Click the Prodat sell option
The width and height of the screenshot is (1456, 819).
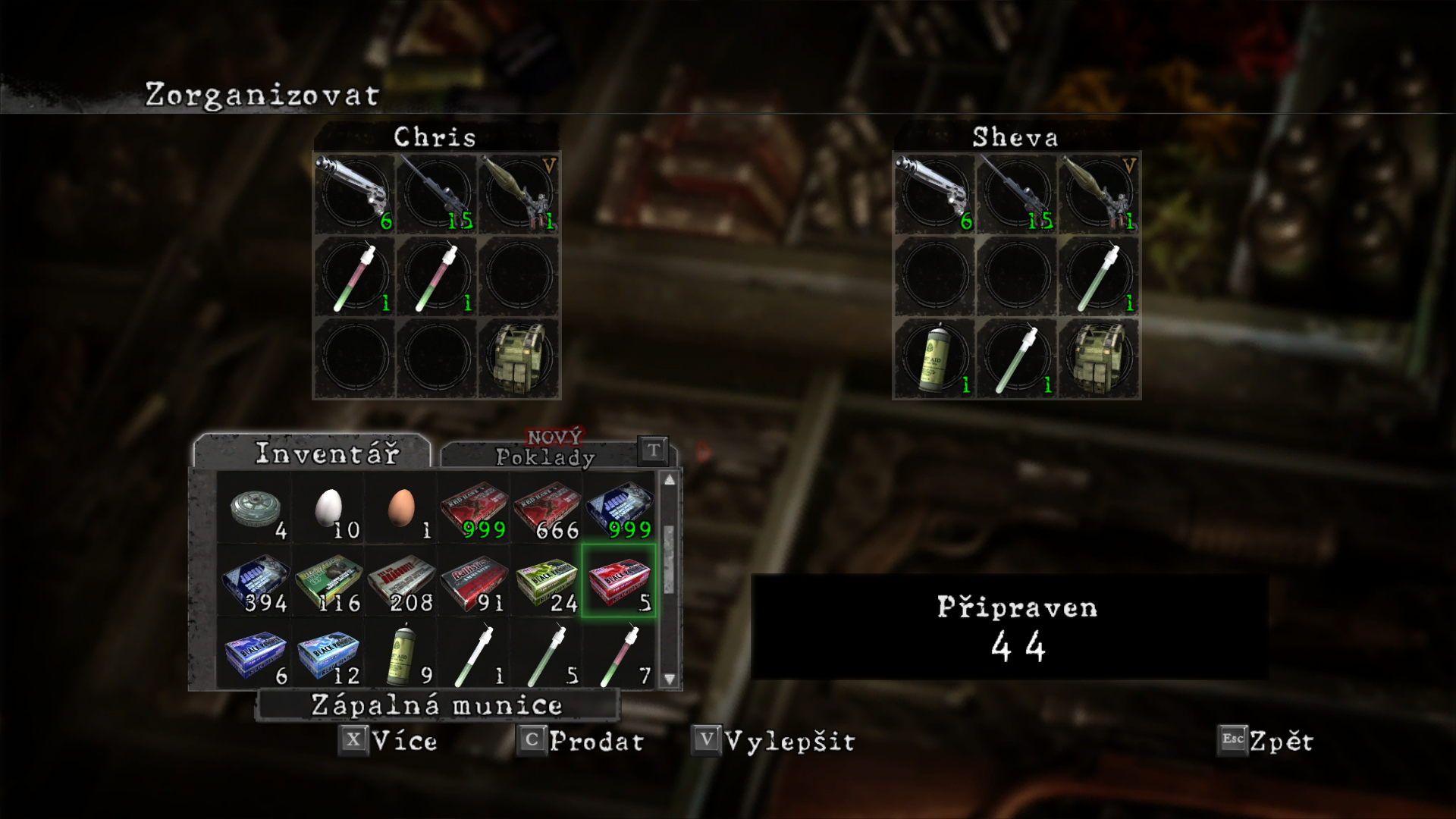pyautogui.click(x=582, y=741)
